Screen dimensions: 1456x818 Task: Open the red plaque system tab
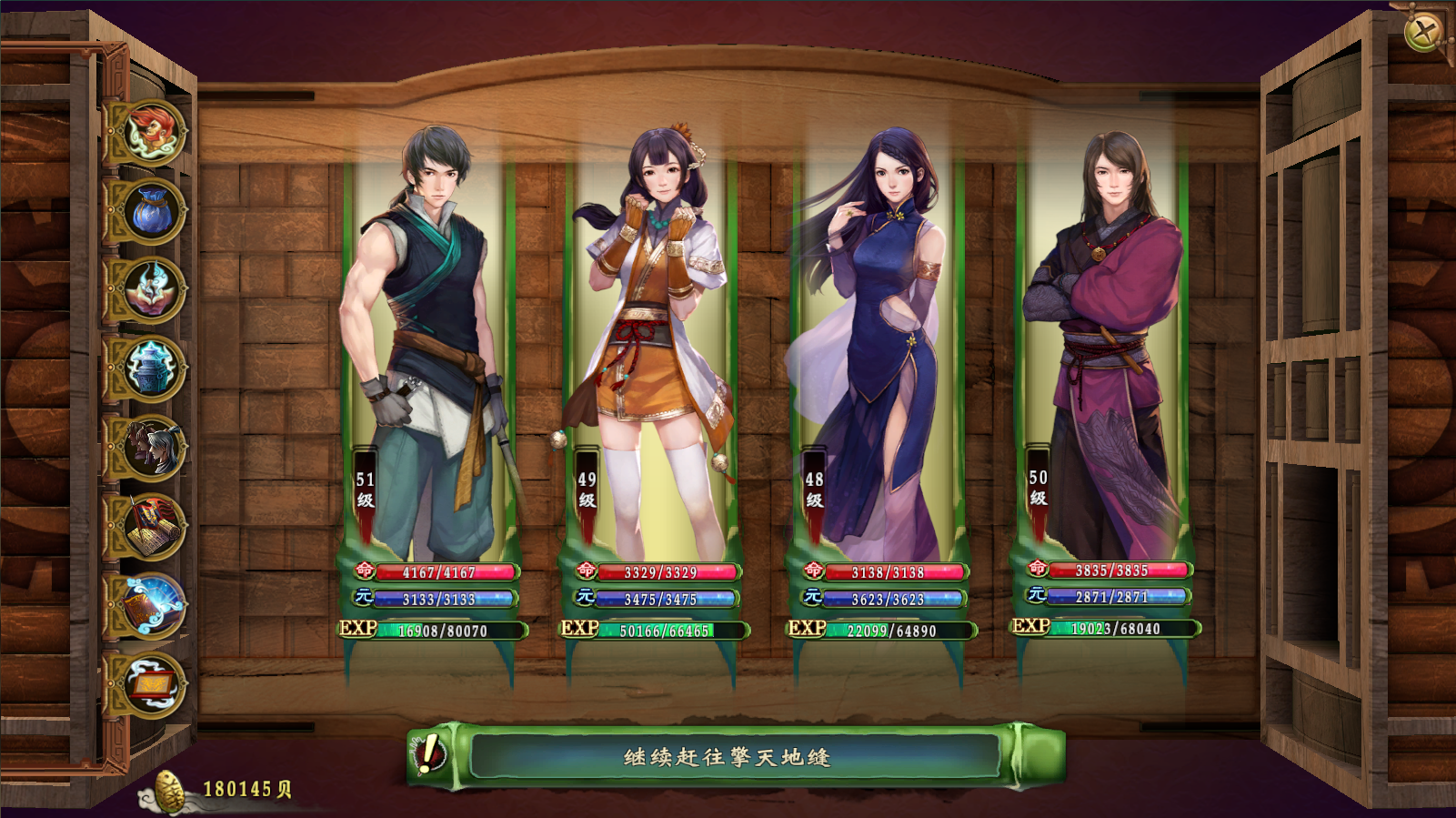click(151, 684)
